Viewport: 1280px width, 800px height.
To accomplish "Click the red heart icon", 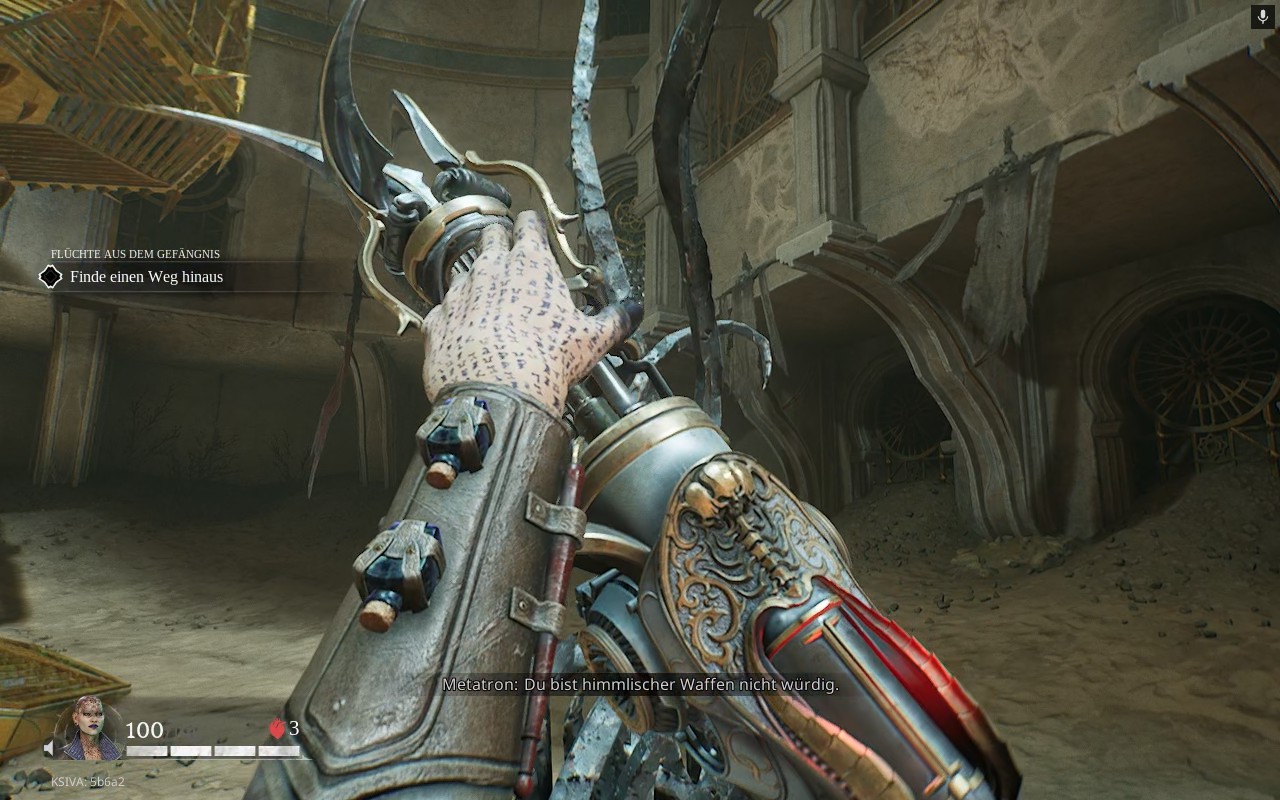I will pyautogui.click(x=277, y=730).
